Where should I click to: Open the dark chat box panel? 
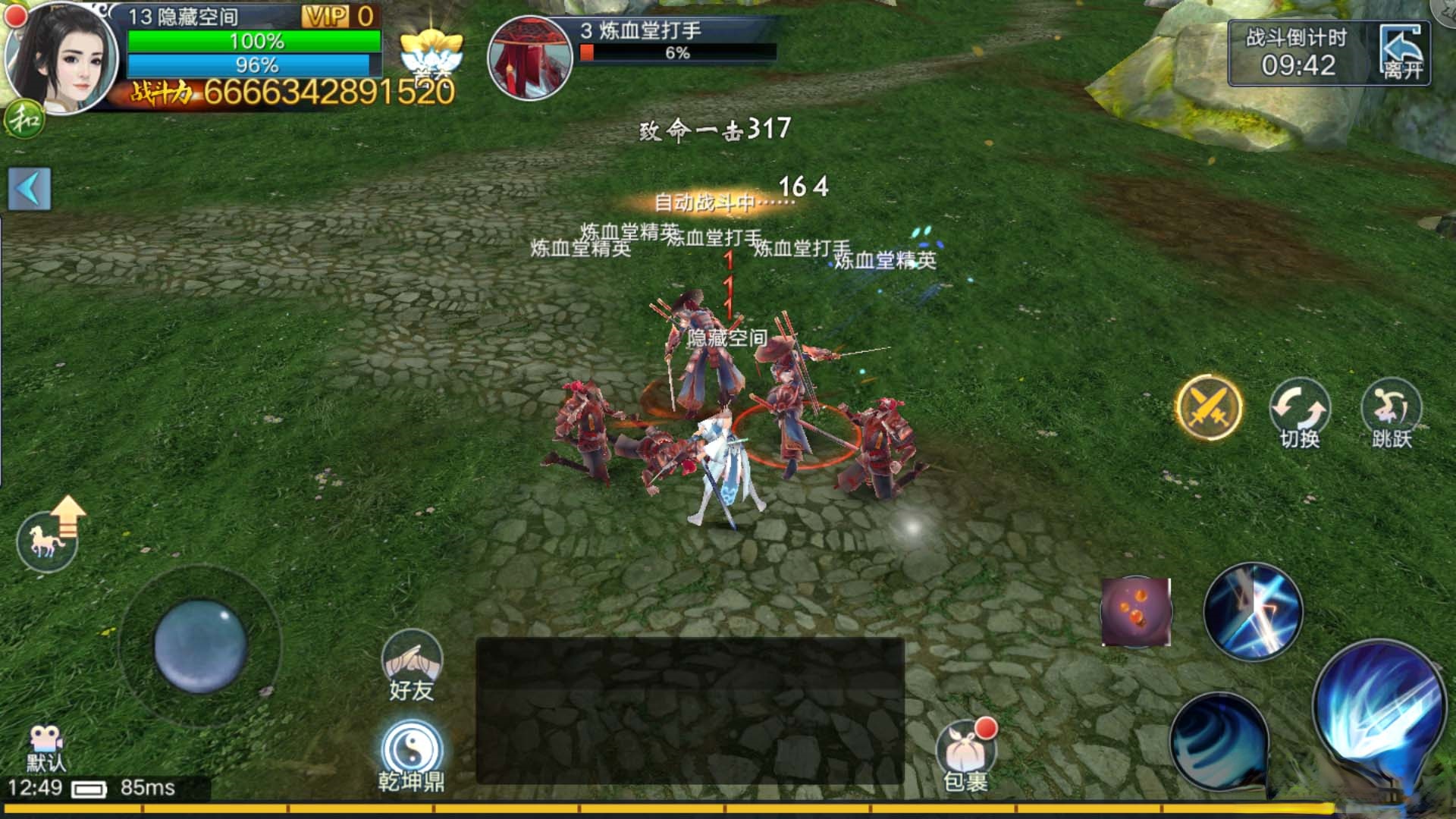click(689, 711)
